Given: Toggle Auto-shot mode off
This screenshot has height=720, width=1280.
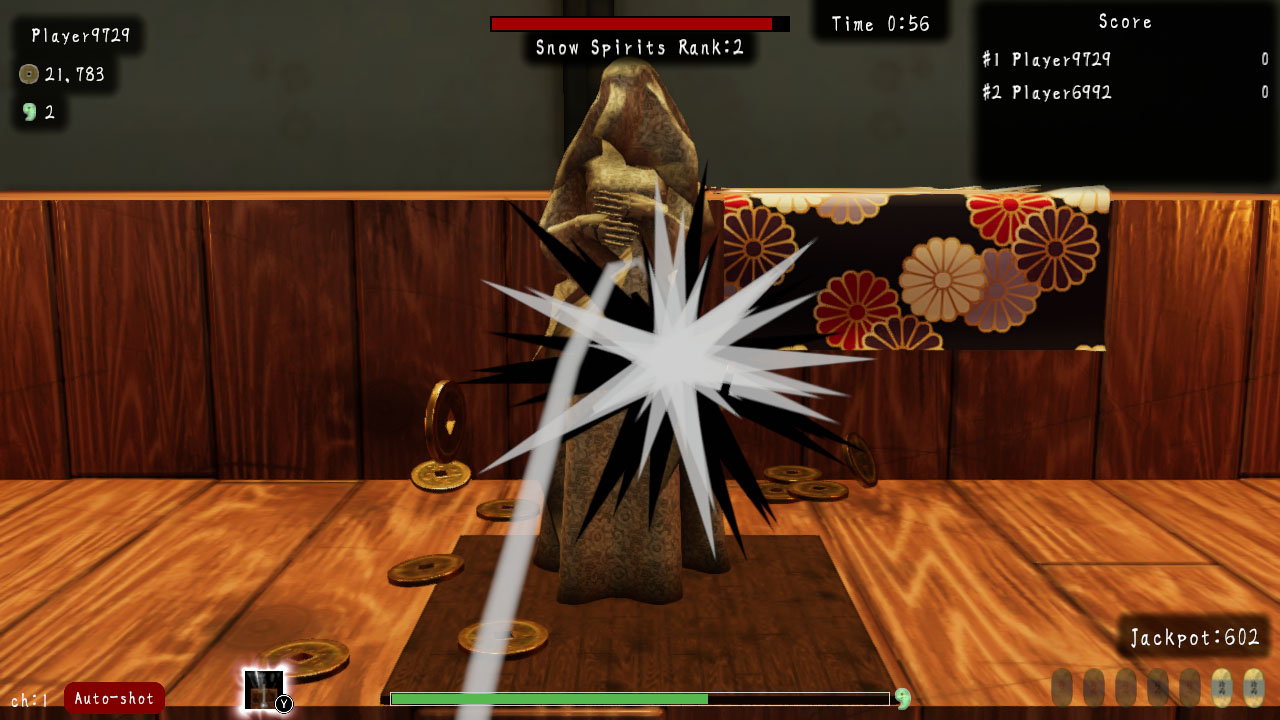Looking at the screenshot, I should 112,700.
